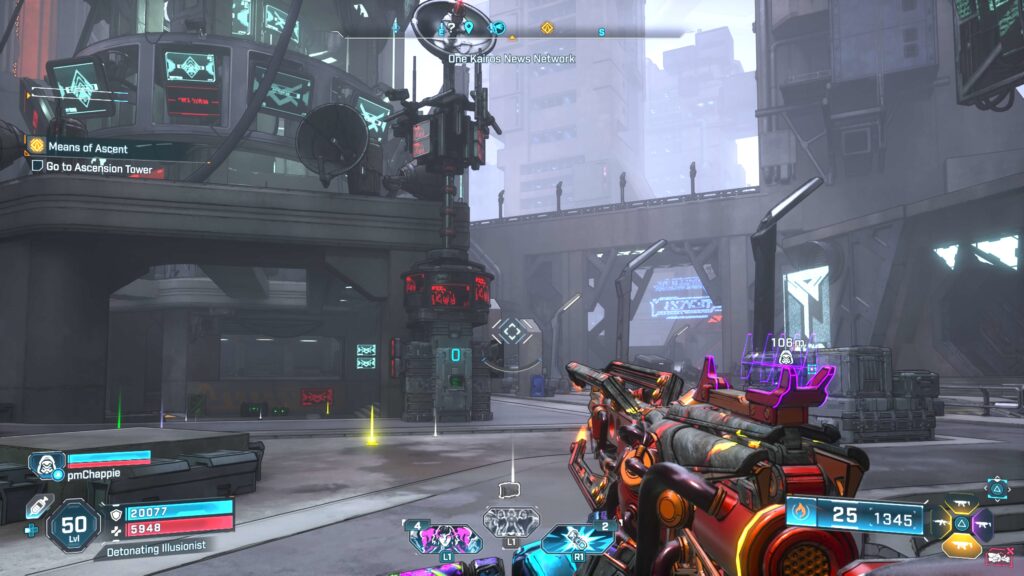Click the map pin marker on compass
This screenshot has height=576, width=1024.
point(468,27)
